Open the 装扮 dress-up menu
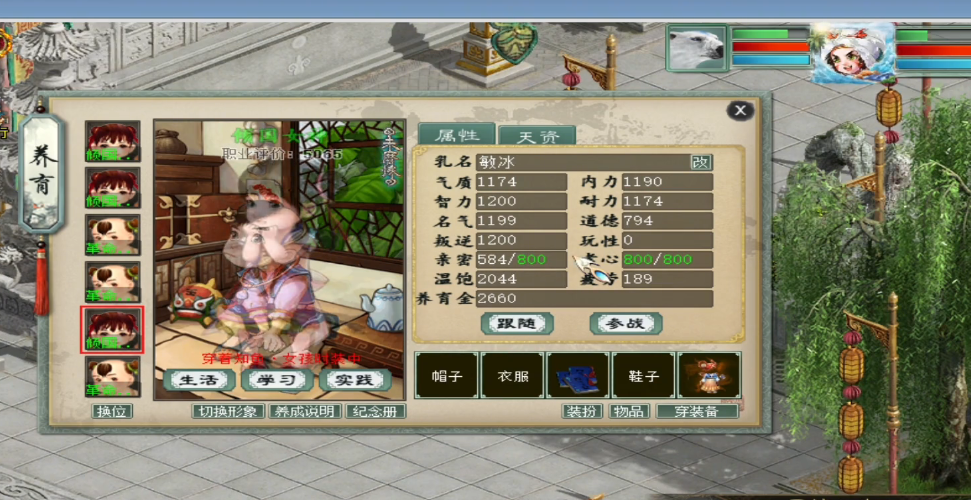Viewport: 971px width, 500px height. pos(582,411)
